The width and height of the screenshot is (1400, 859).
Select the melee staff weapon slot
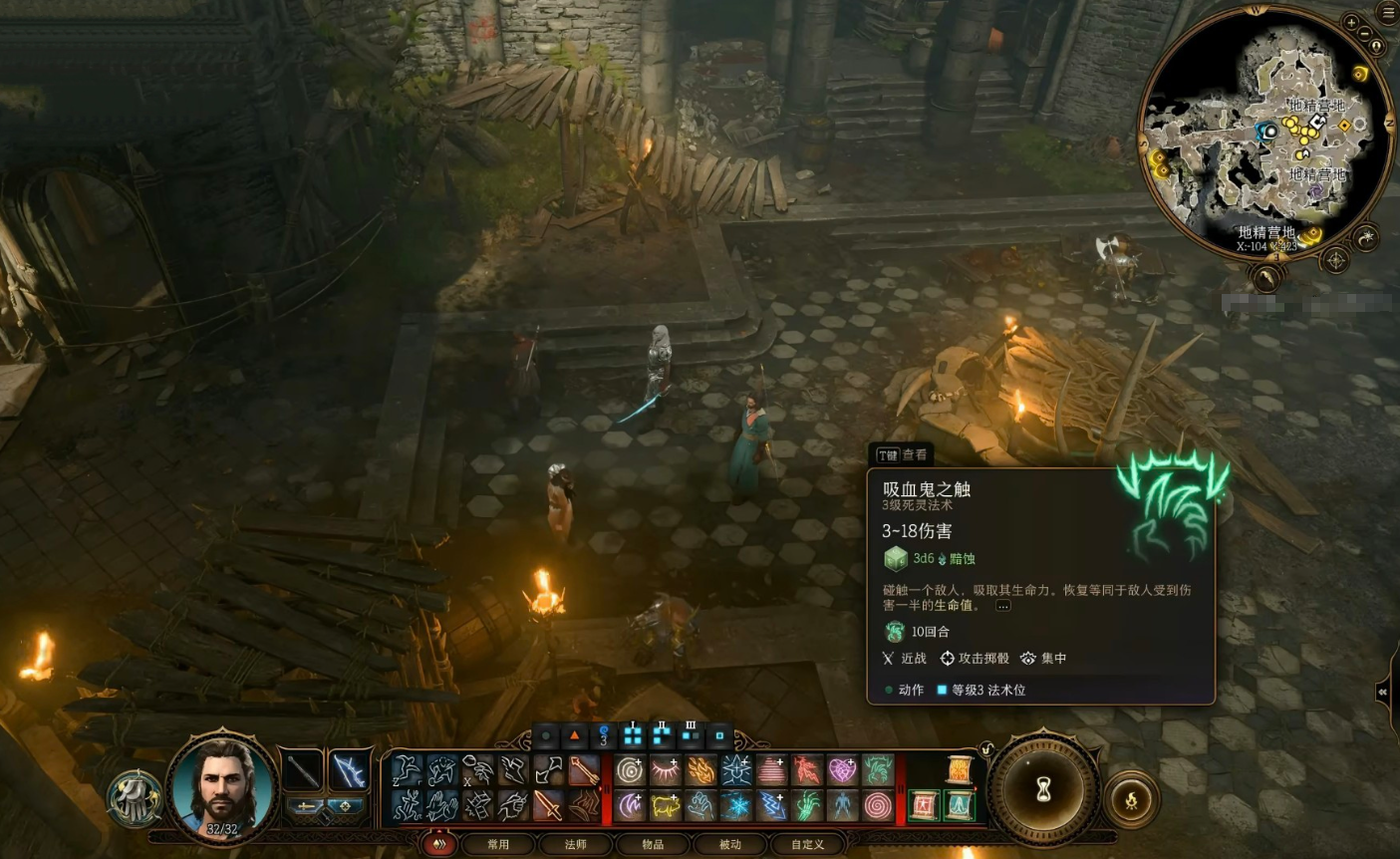[x=303, y=770]
